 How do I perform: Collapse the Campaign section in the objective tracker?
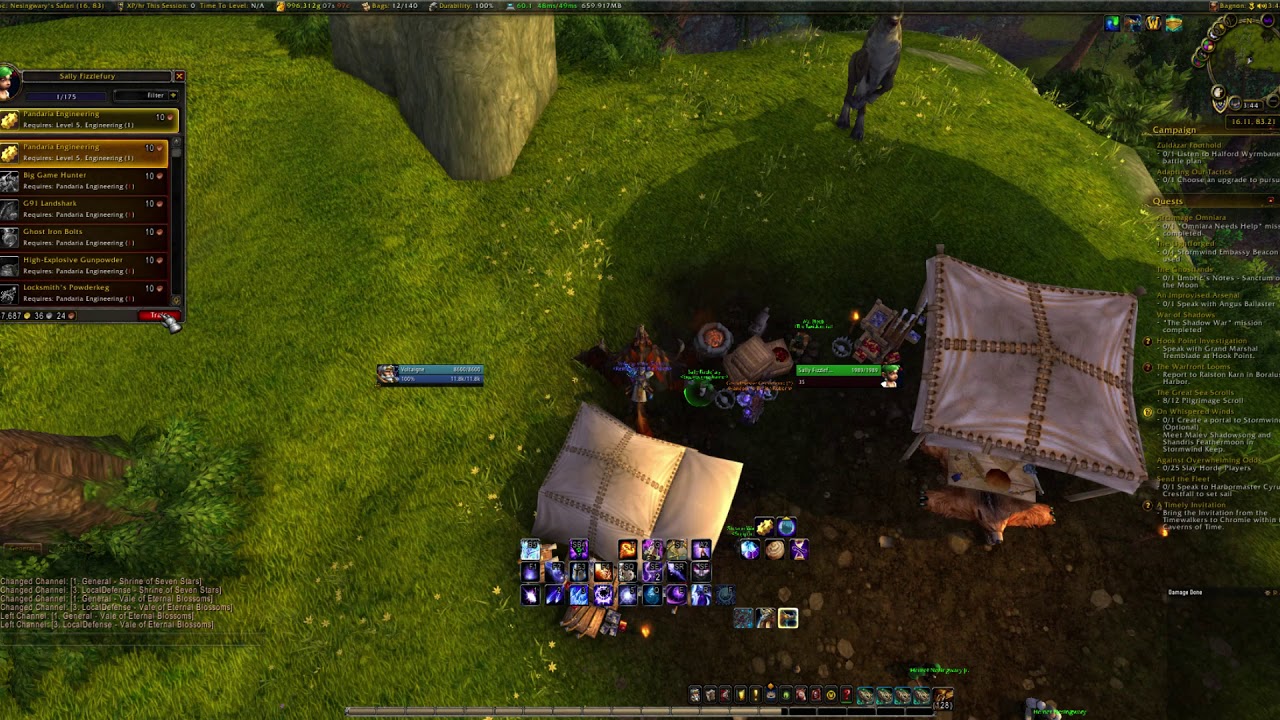coord(1271,130)
